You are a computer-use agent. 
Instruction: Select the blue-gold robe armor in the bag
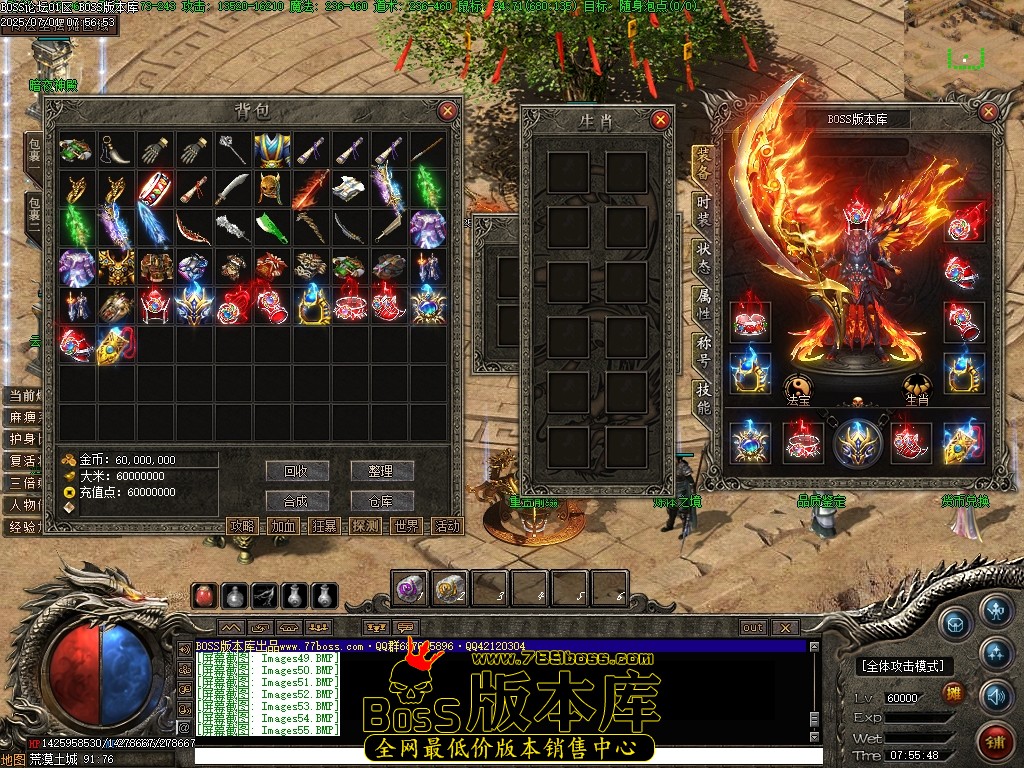[271, 150]
